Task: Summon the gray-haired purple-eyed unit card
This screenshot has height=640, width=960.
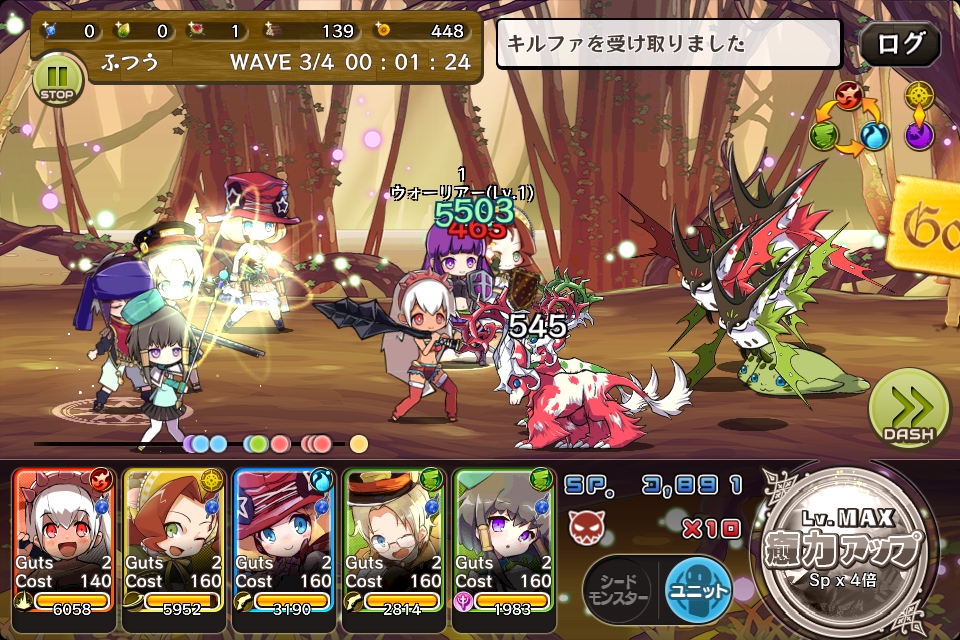Action: point(504,540)
